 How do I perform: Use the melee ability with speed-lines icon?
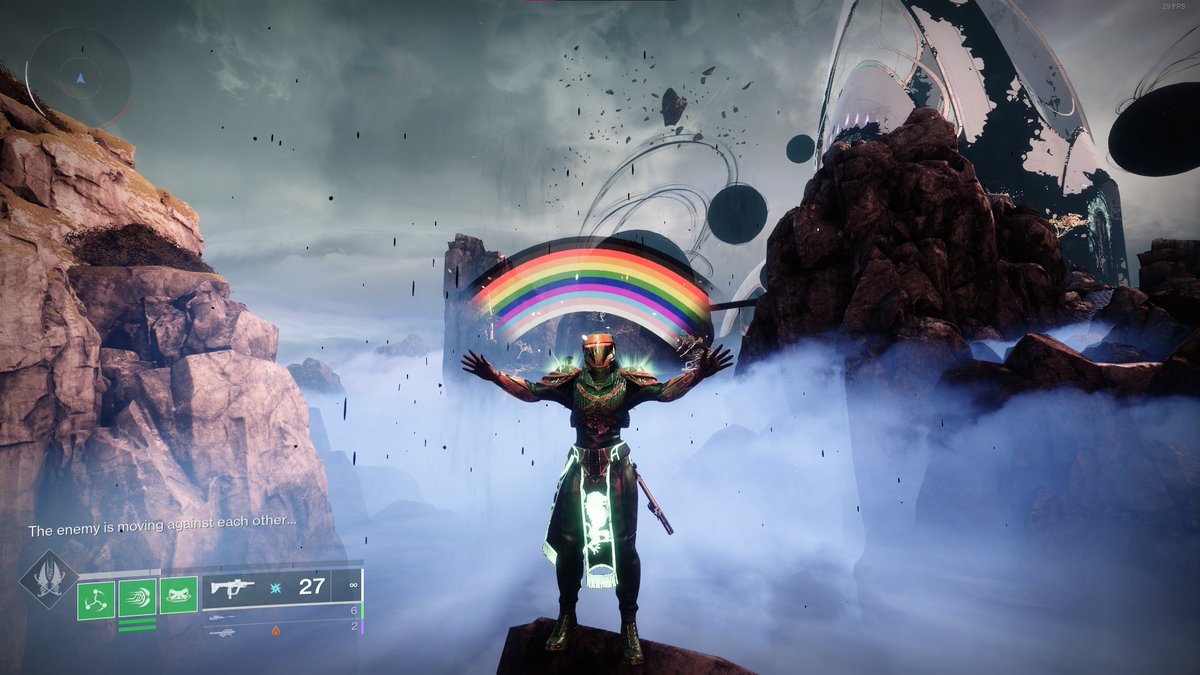click(x=137, y=599)
